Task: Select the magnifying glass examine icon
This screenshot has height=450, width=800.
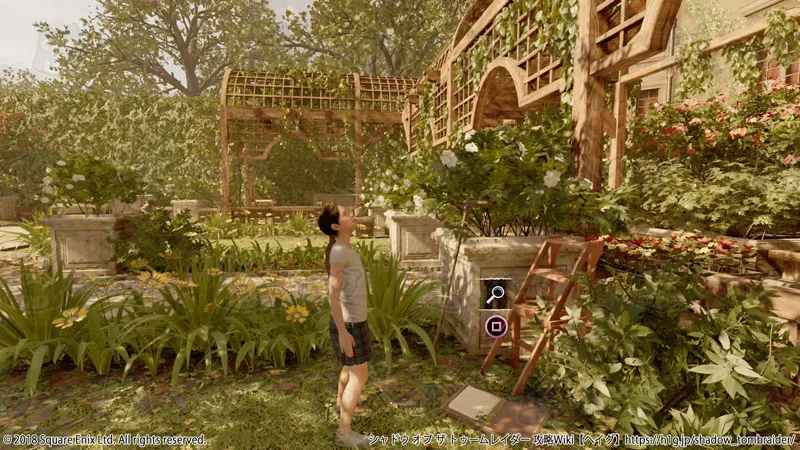Action: point(496,293)
